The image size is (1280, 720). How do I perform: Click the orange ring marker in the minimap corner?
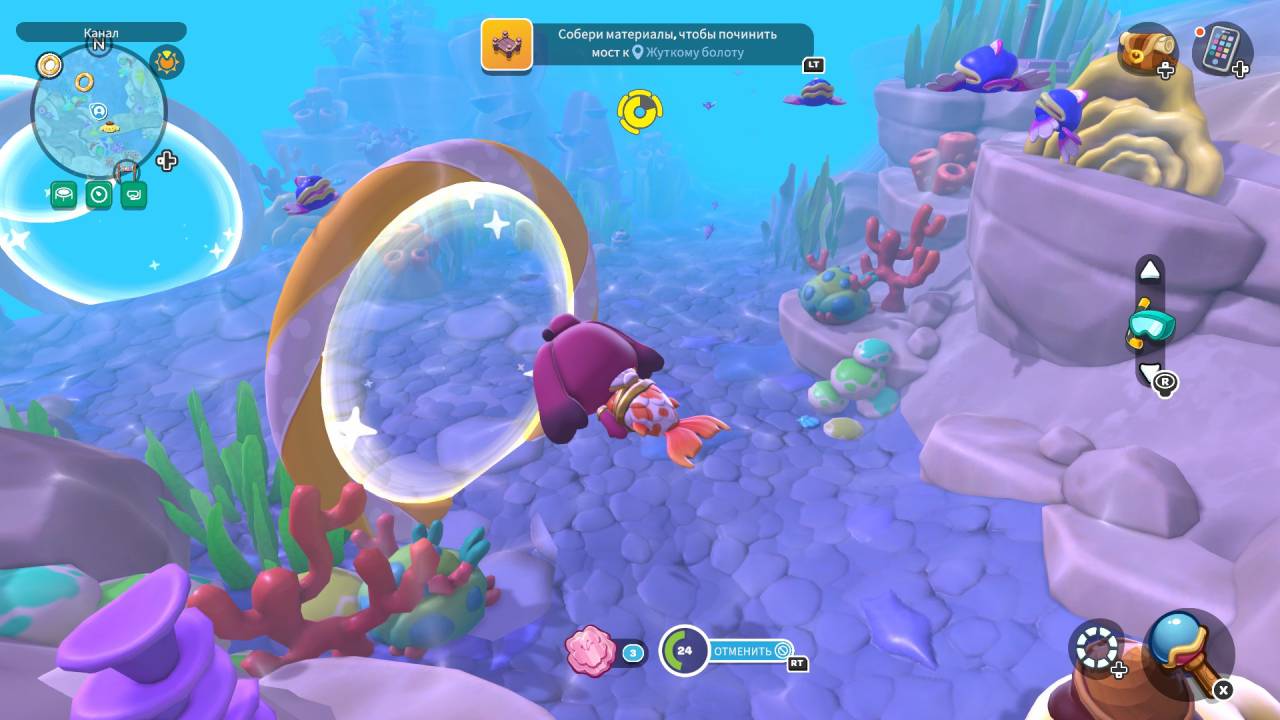[49, 66]
